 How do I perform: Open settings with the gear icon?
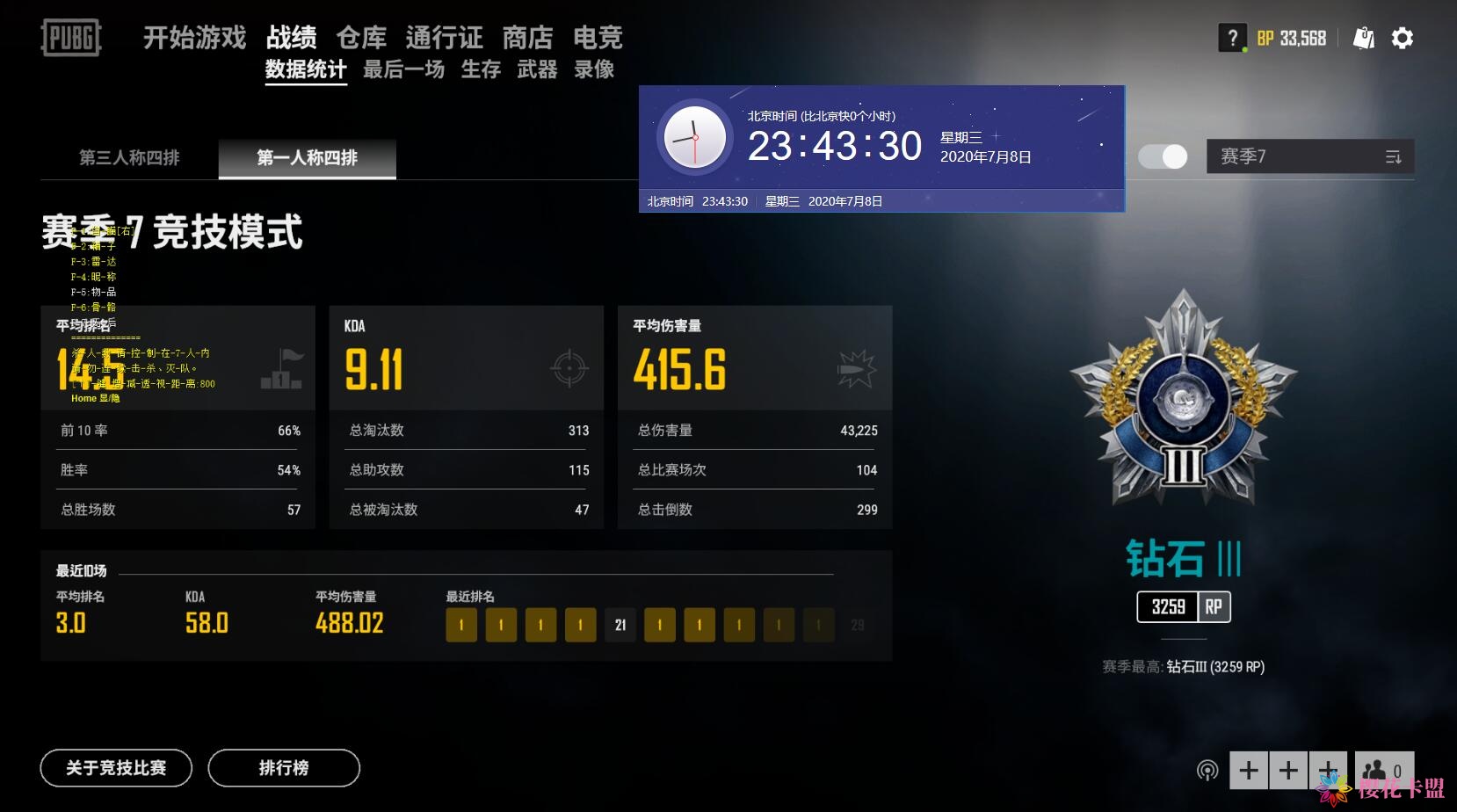click(x=1403, y=39)
